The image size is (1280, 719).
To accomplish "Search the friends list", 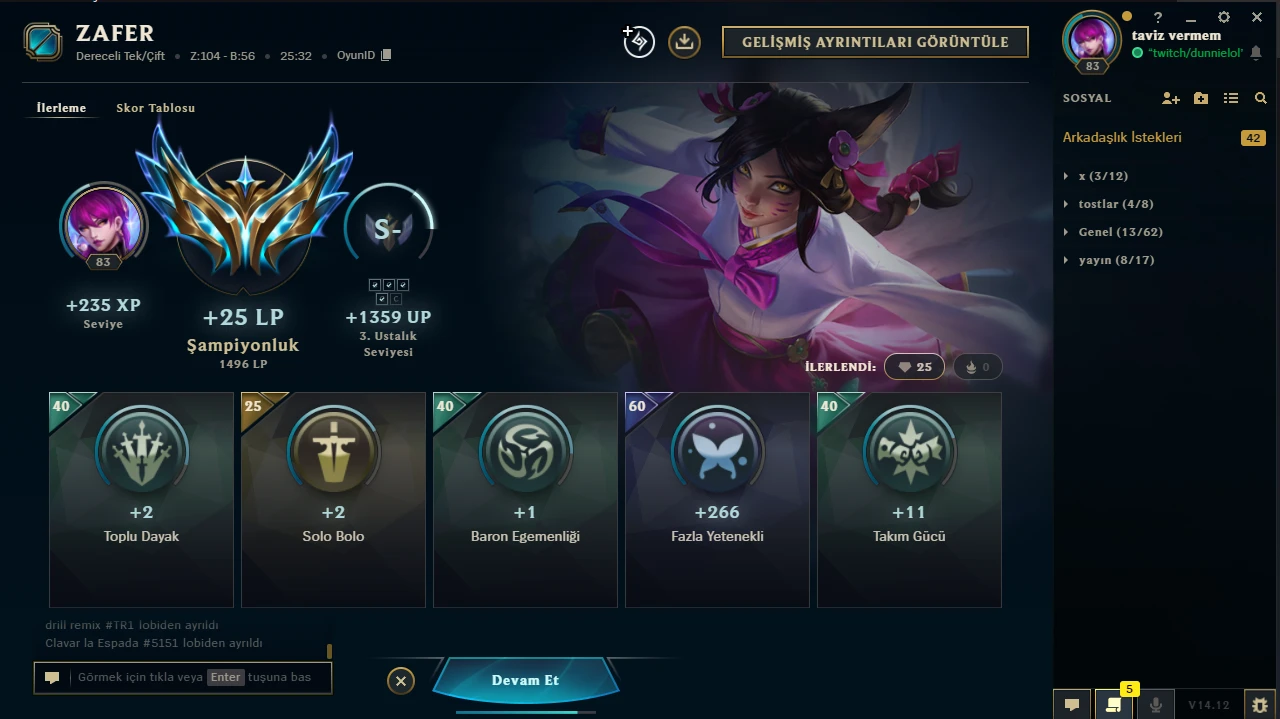I will 1261,98.
